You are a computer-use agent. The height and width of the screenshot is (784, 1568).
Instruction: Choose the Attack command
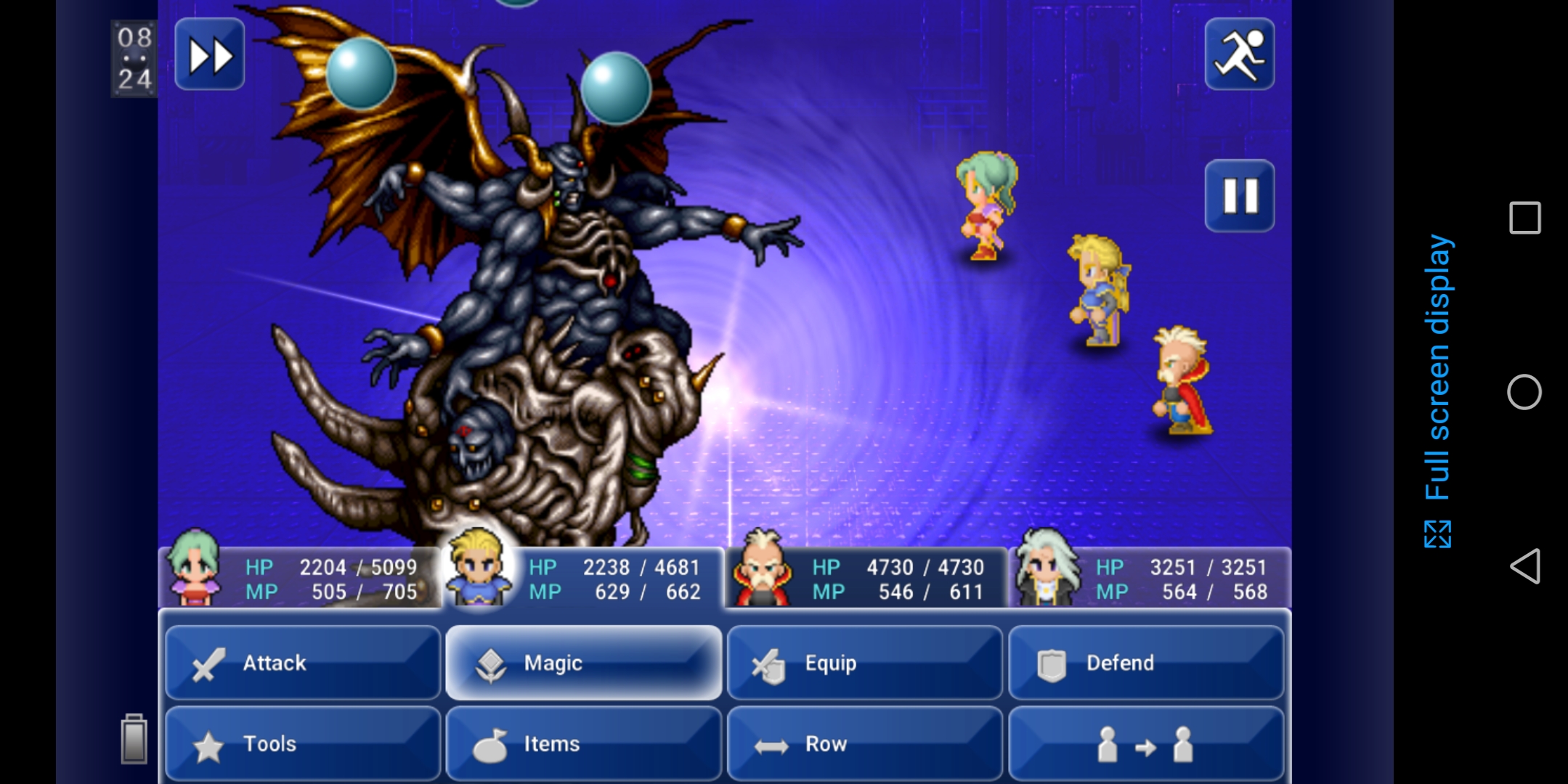click(303, 663)
